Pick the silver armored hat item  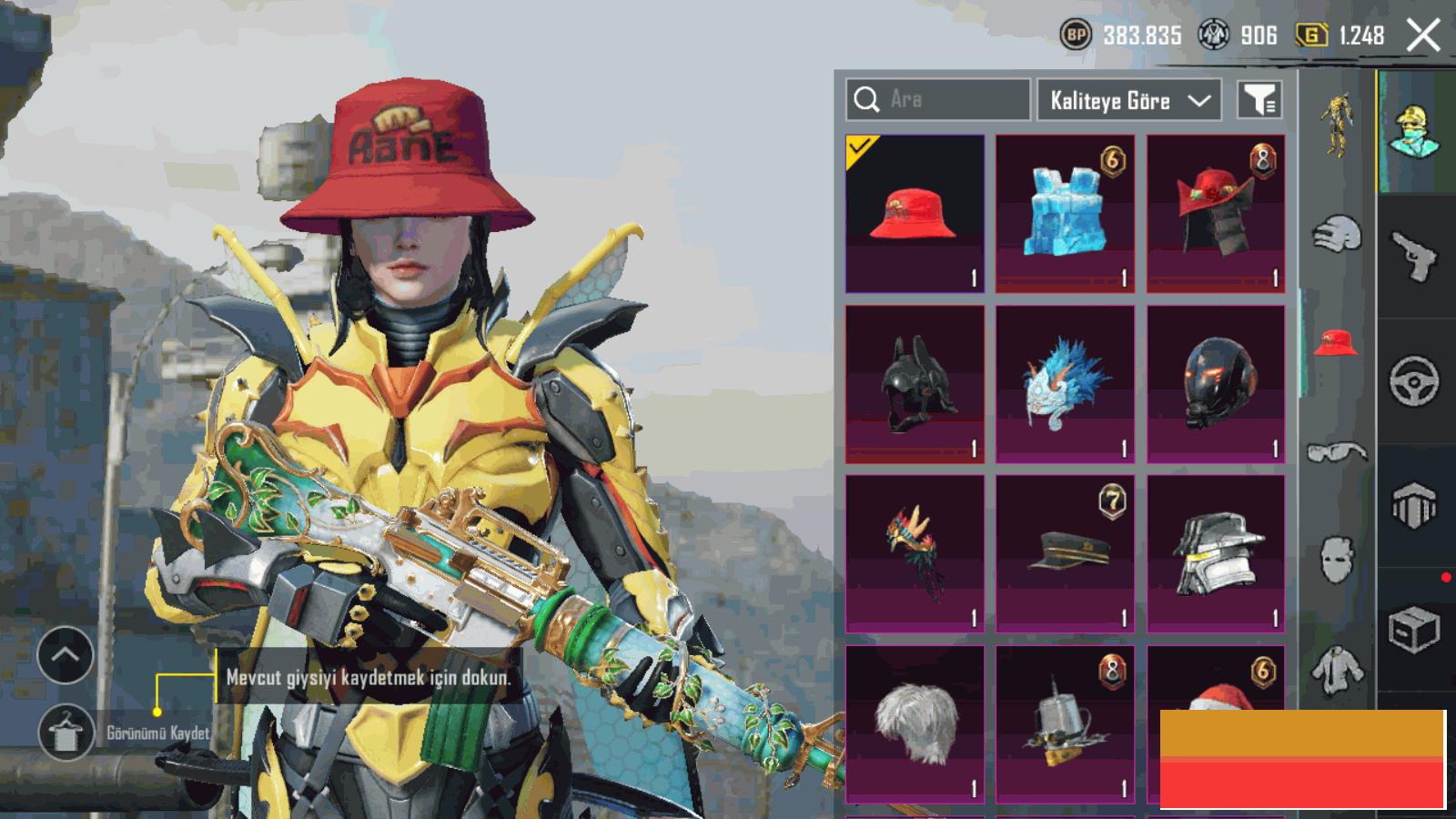point(1216,553)
